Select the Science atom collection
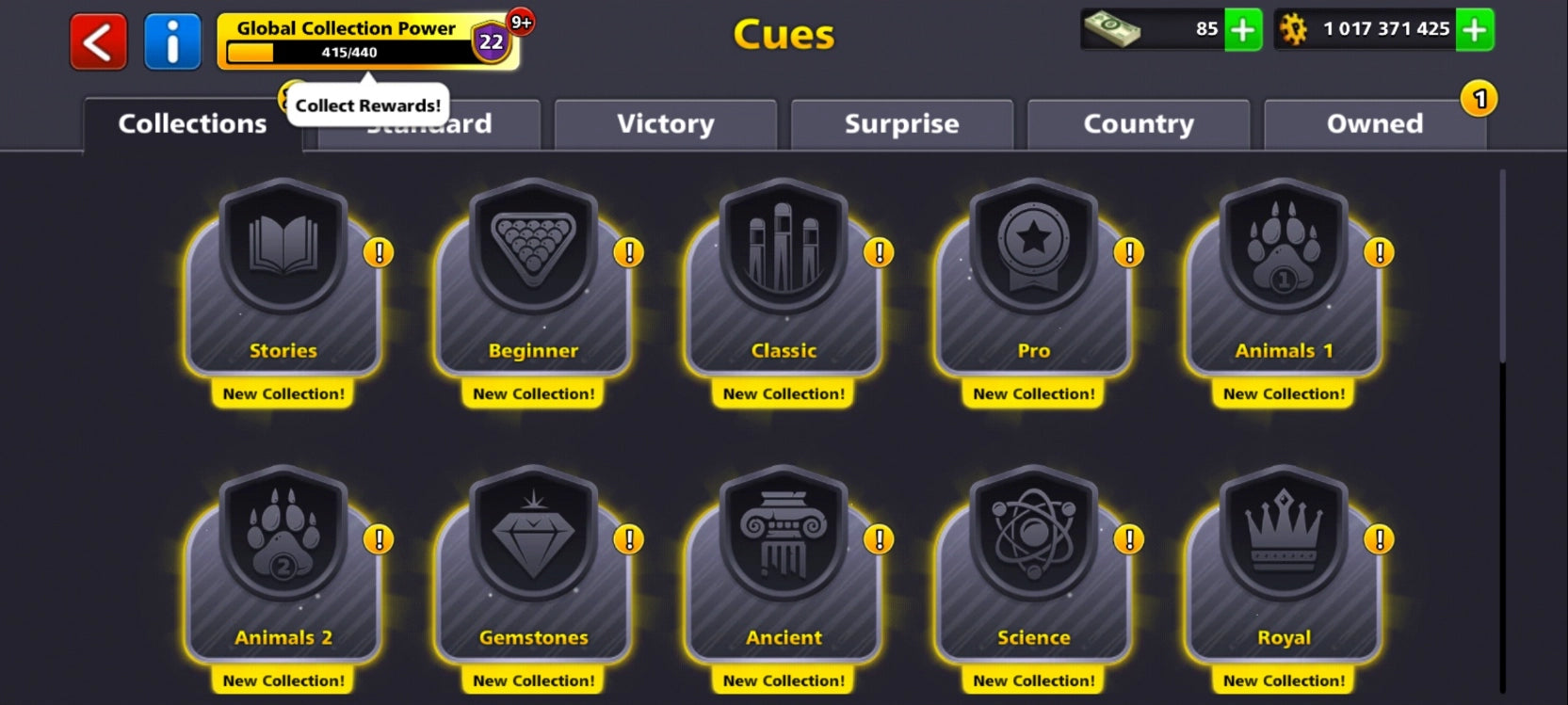The image size is (1568, 705). [x=1033, y=569]
